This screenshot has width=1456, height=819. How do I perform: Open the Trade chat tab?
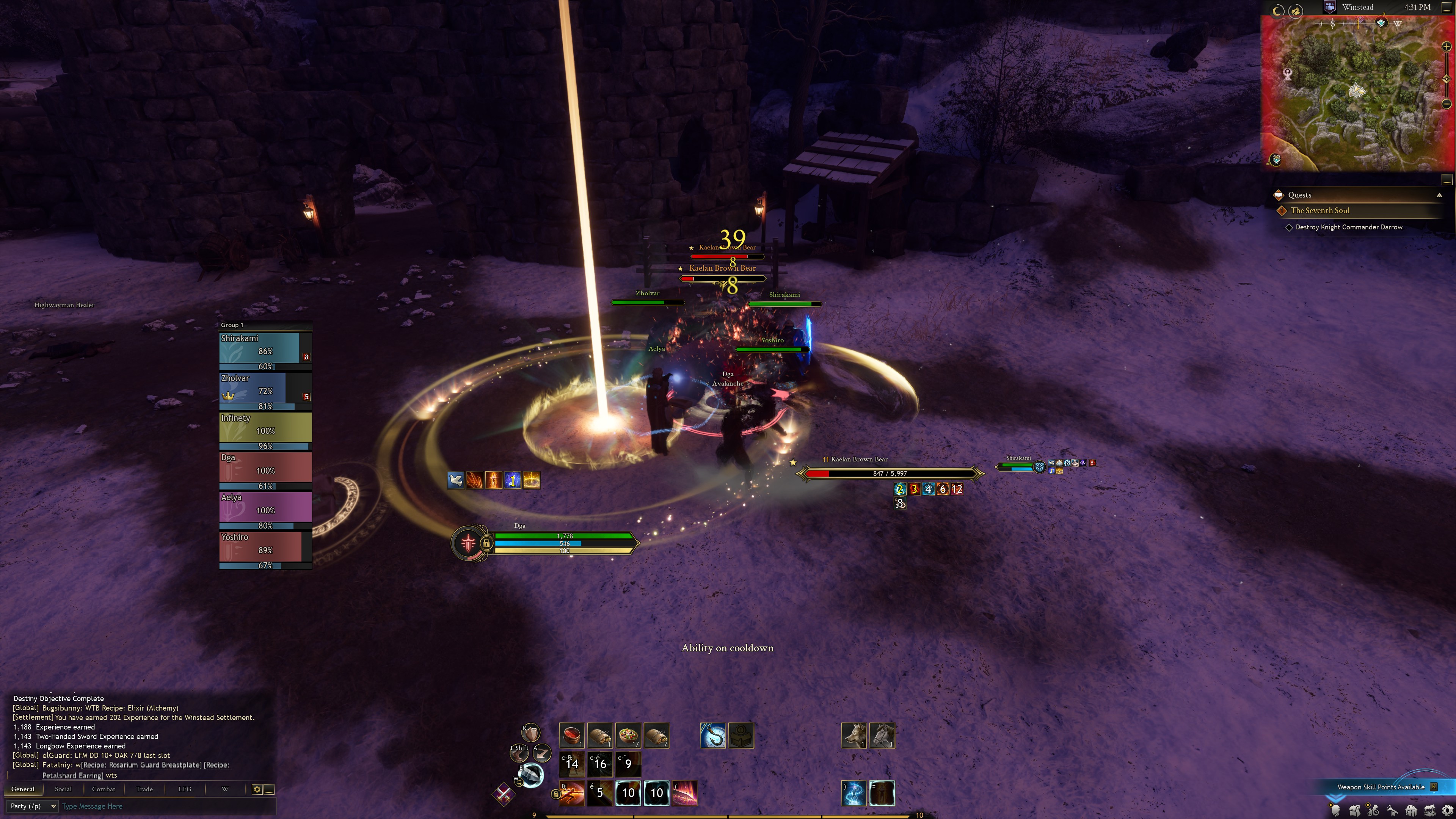pyautogui.click(x=144, y=789)
